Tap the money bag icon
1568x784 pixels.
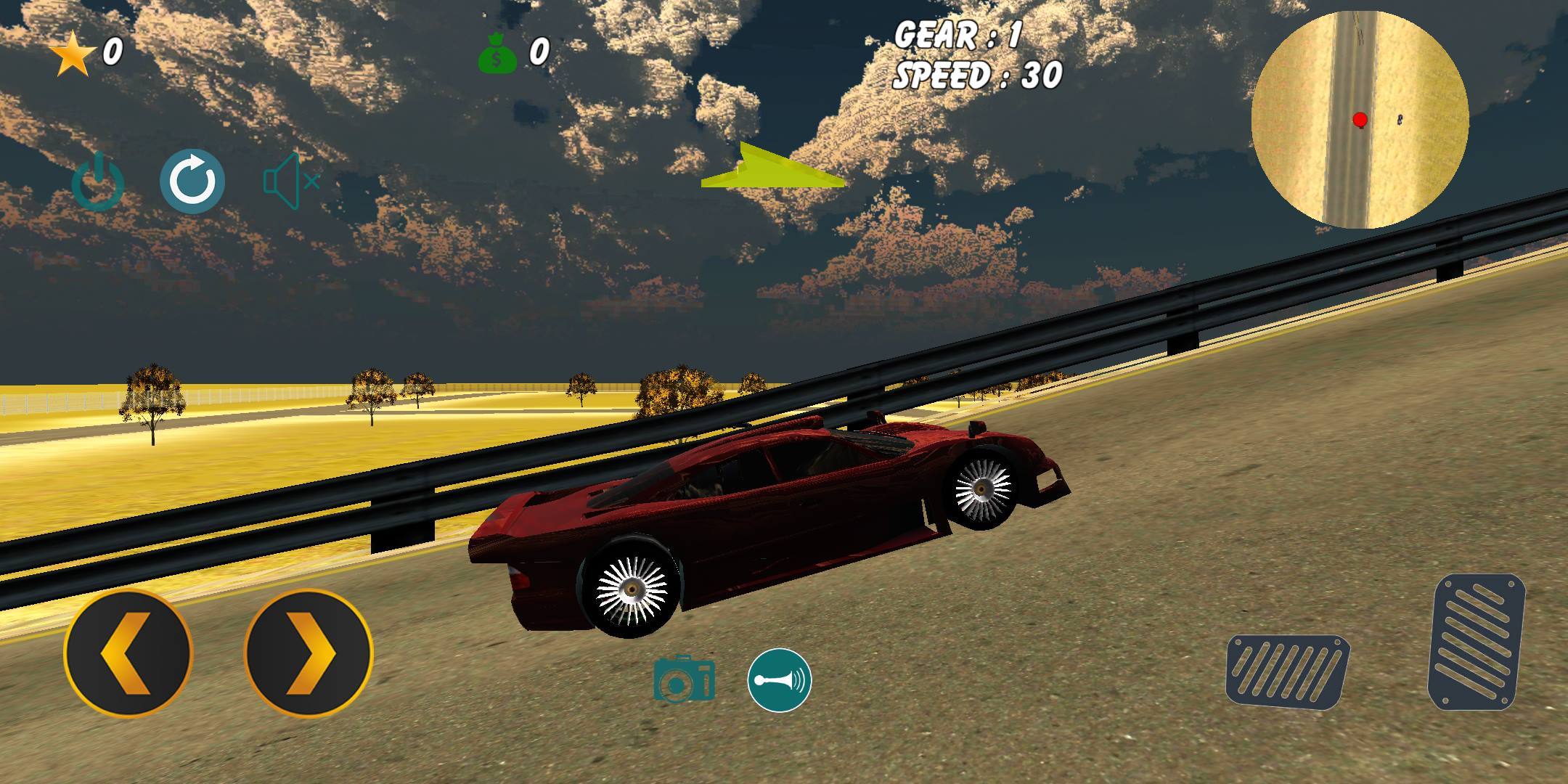click(x=498, y=52)
